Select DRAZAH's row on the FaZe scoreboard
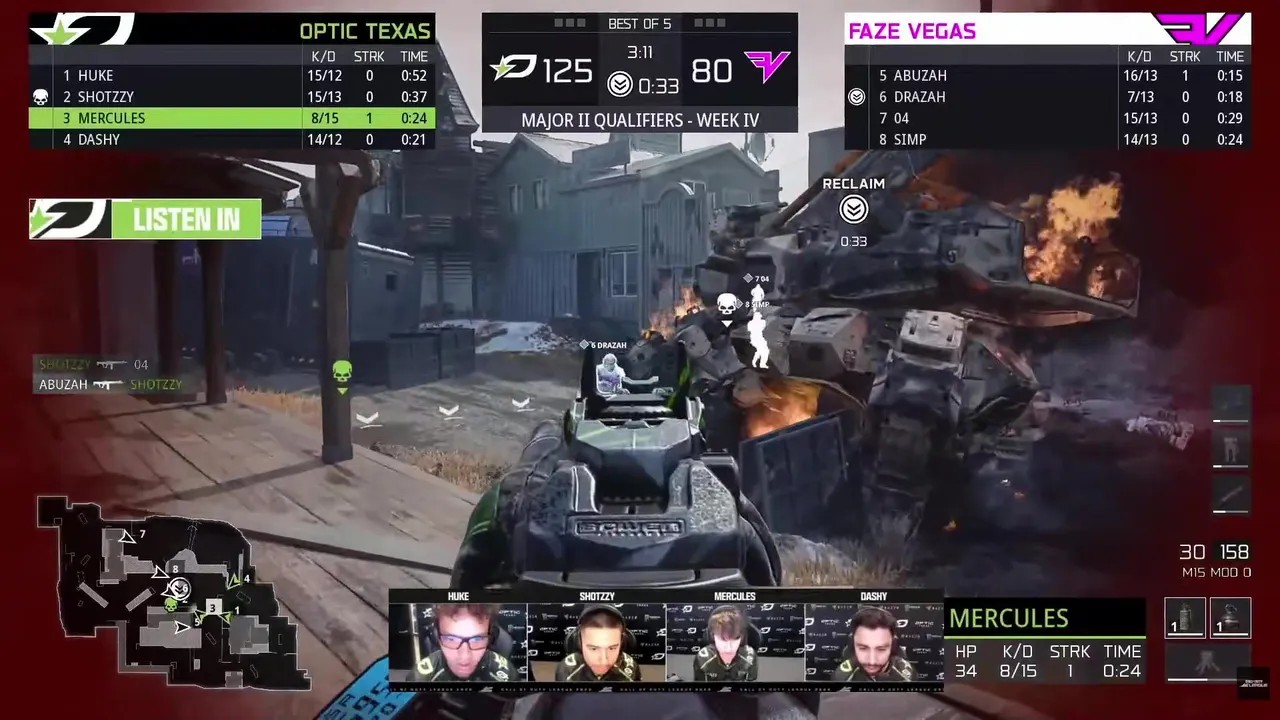The height and width of the screenshot is (720, 1280). coord(1047,97)
